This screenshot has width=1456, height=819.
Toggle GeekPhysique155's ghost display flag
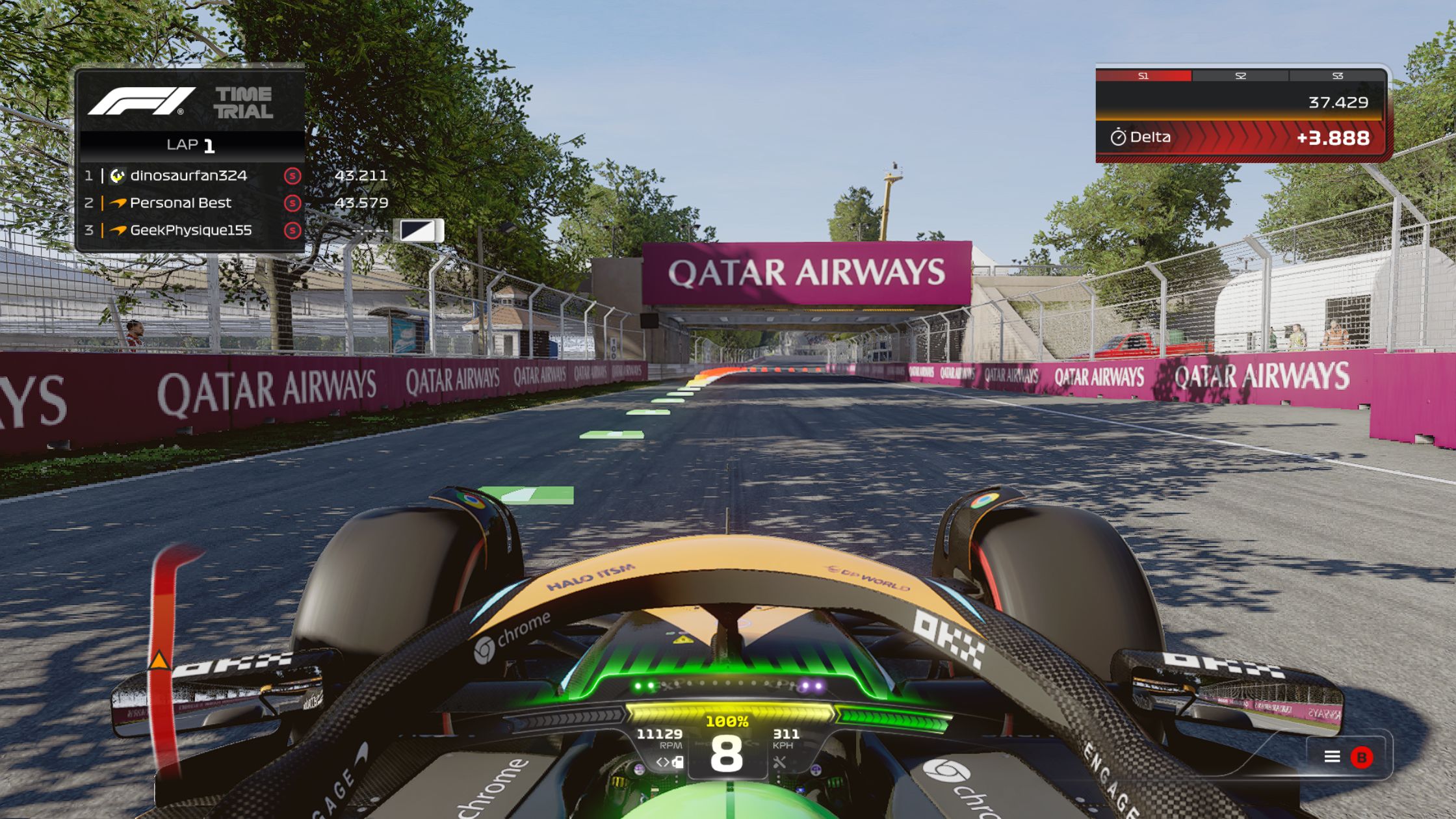coord(419,231)
